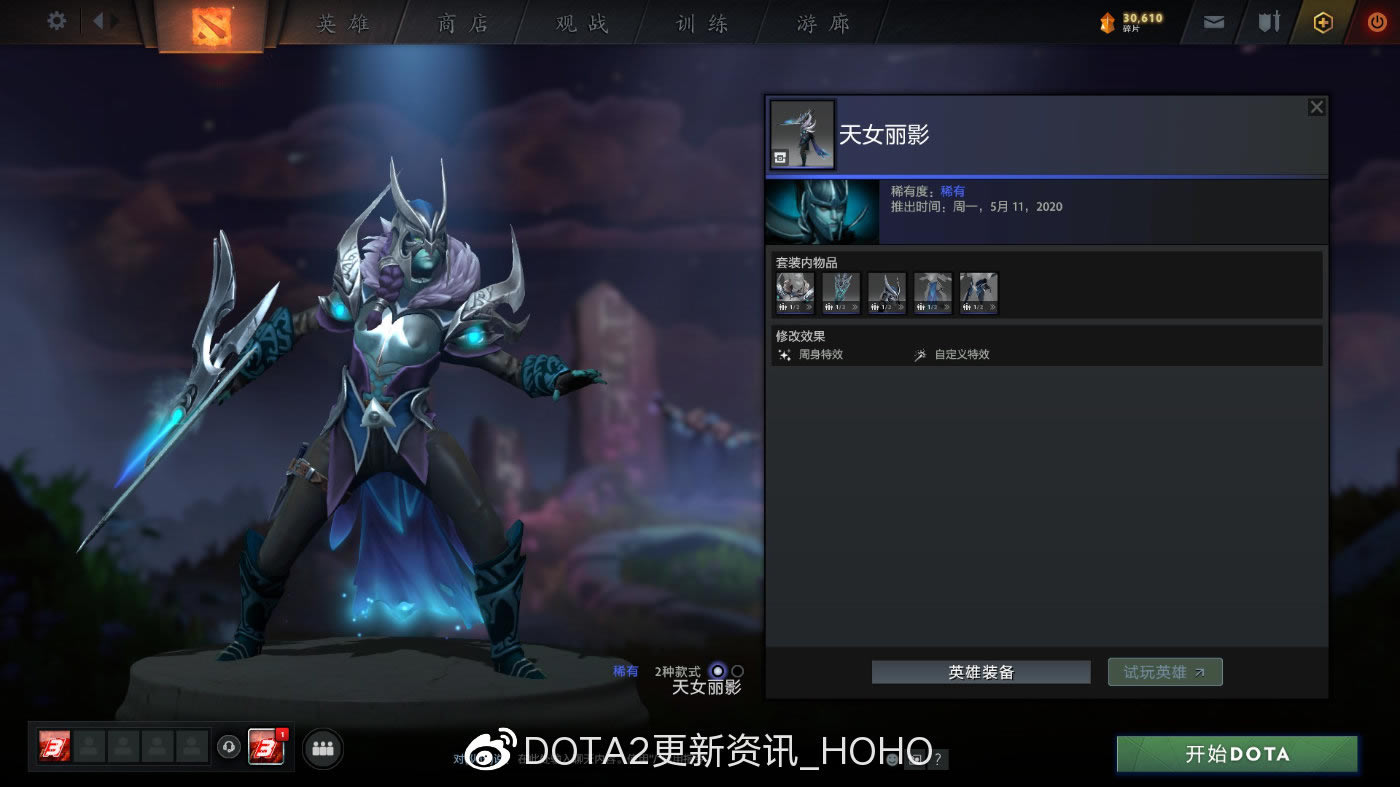Click the 周身特效 sparkle effect icon
Screen dimensions: 1400x787
click(x=785, y=354)
